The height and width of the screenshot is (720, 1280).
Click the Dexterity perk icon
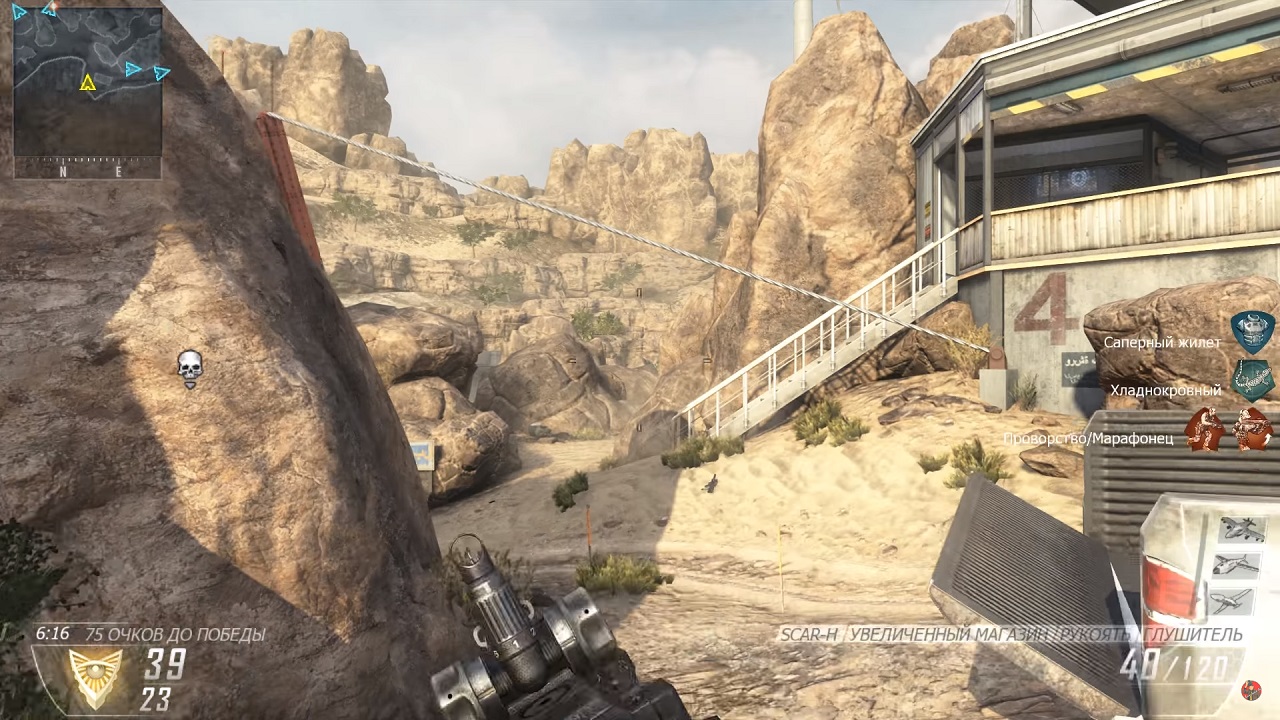tap(1204, 429)
